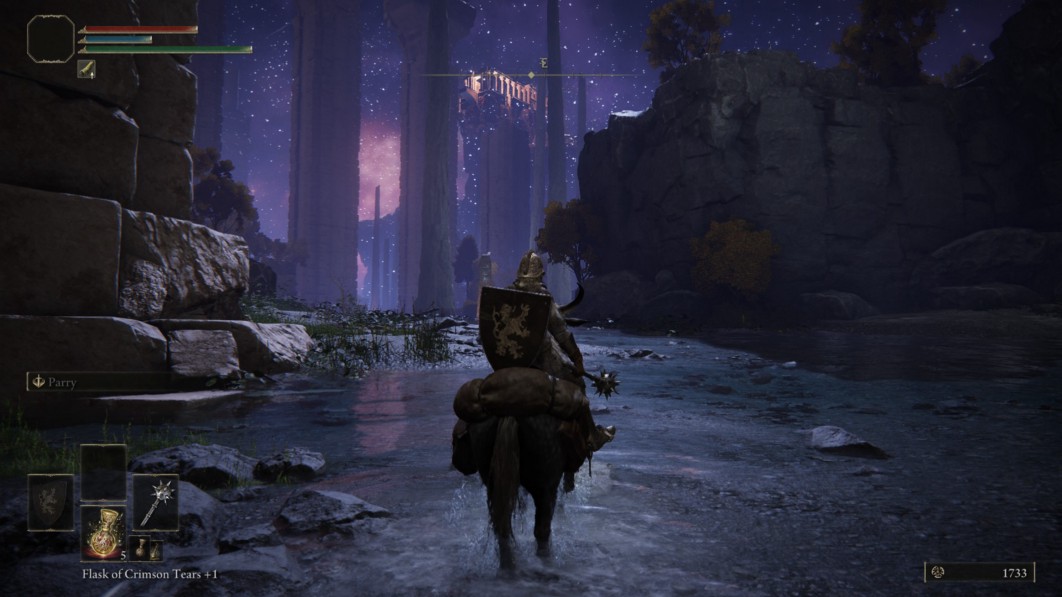
Task: Click the empty octagonal frame beside the bars
Action: [x=50, y=37]
